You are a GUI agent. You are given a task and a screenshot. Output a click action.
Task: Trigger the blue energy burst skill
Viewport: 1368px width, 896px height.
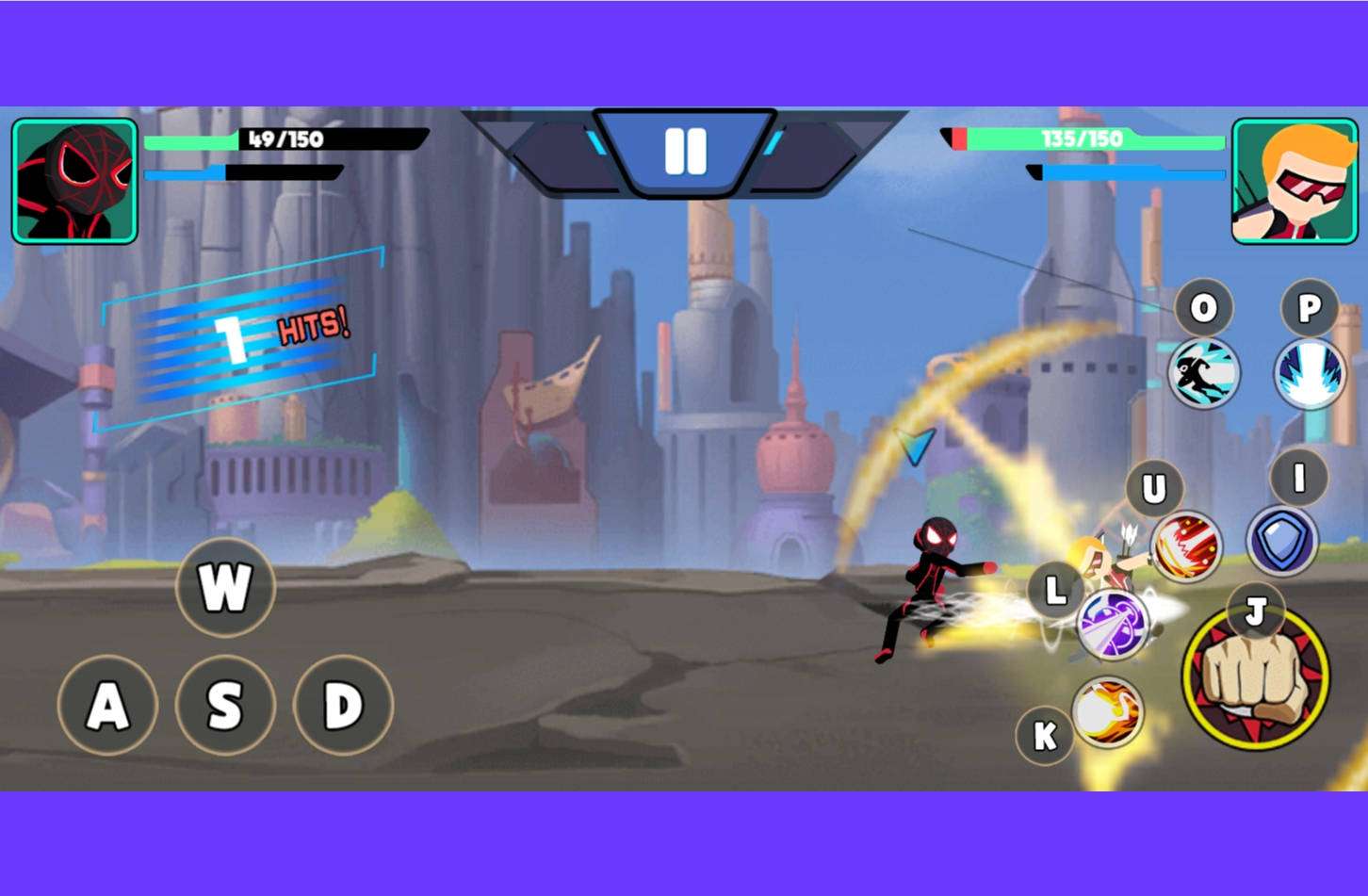[1310, 373]
